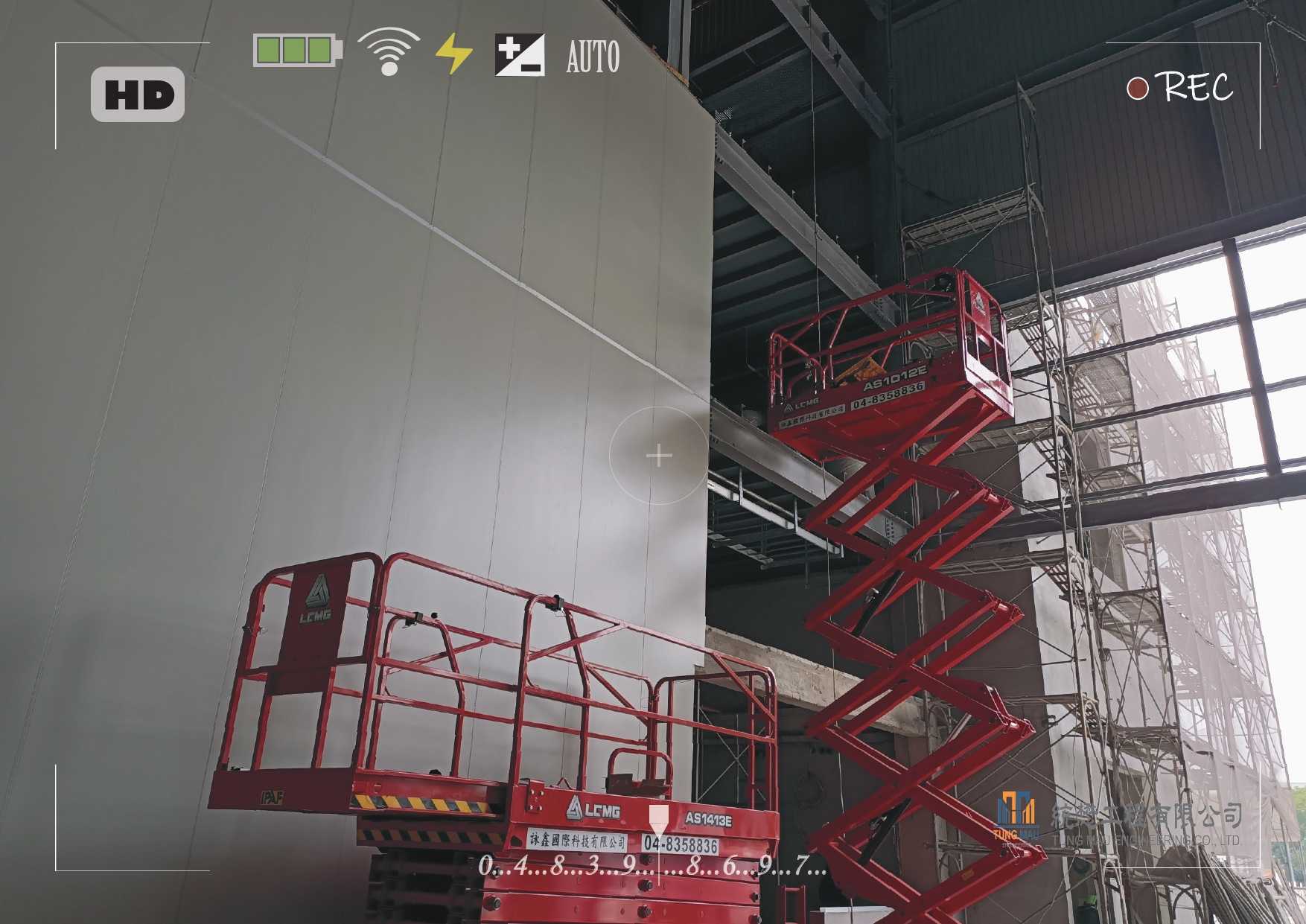
Task: Open the exposure compensation plus-minus icon
Action: click(519, 54)
